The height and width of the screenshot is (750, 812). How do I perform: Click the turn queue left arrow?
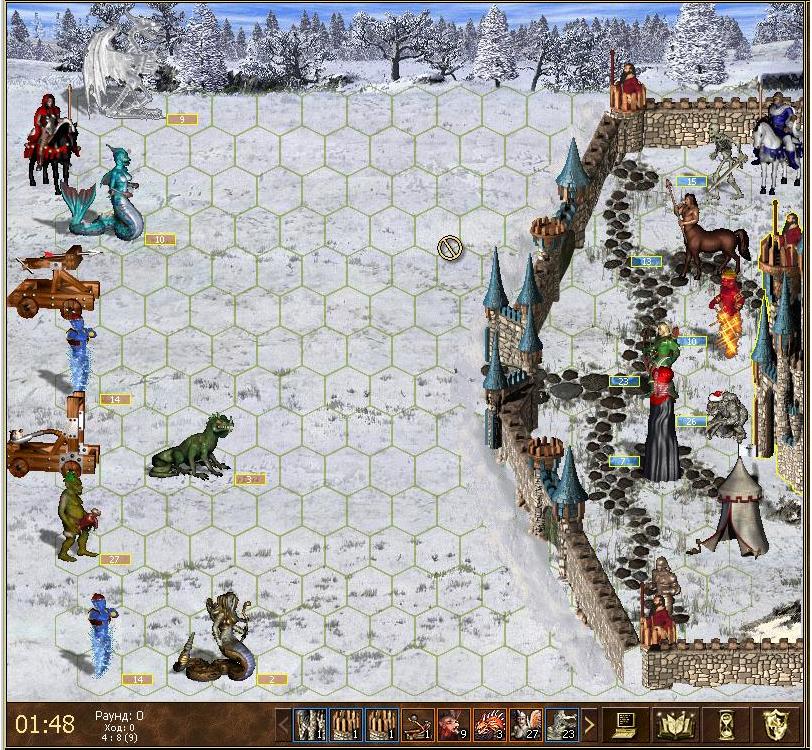pyautogui.click(x=283, y=724)
